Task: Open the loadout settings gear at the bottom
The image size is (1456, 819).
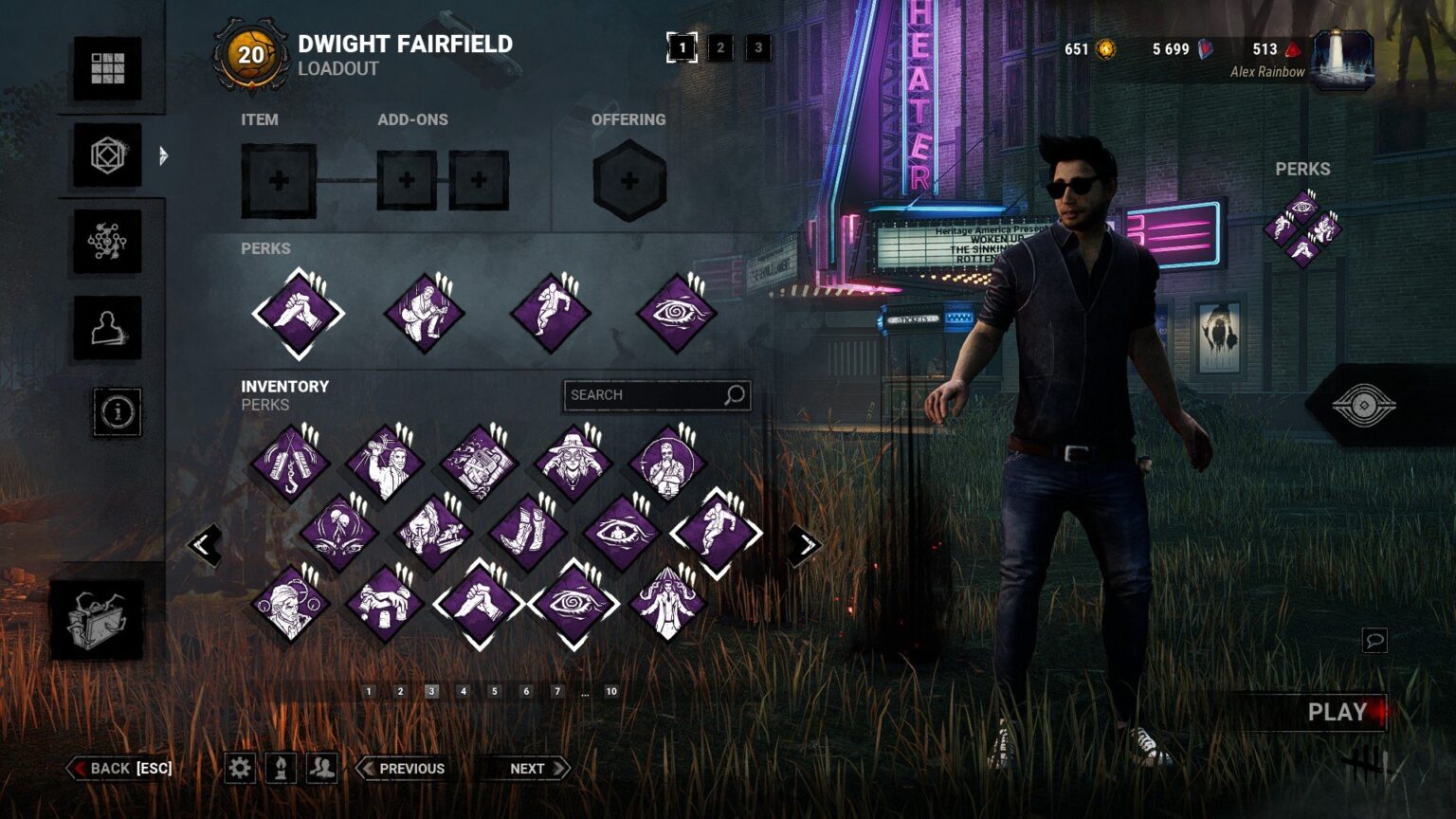Action: pos(240,768)
